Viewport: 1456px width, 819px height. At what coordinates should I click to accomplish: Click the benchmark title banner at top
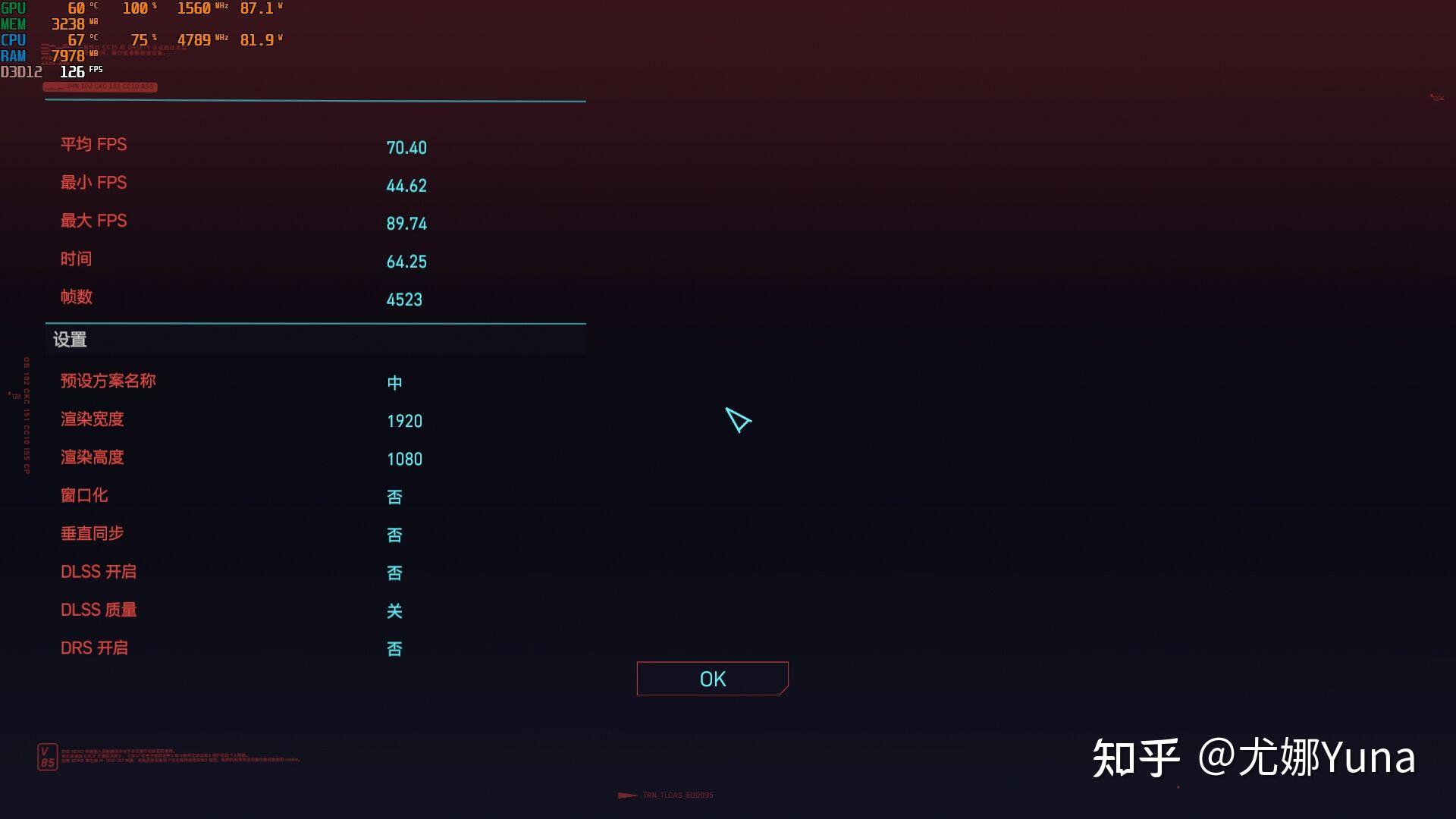(x=101, y=86)
